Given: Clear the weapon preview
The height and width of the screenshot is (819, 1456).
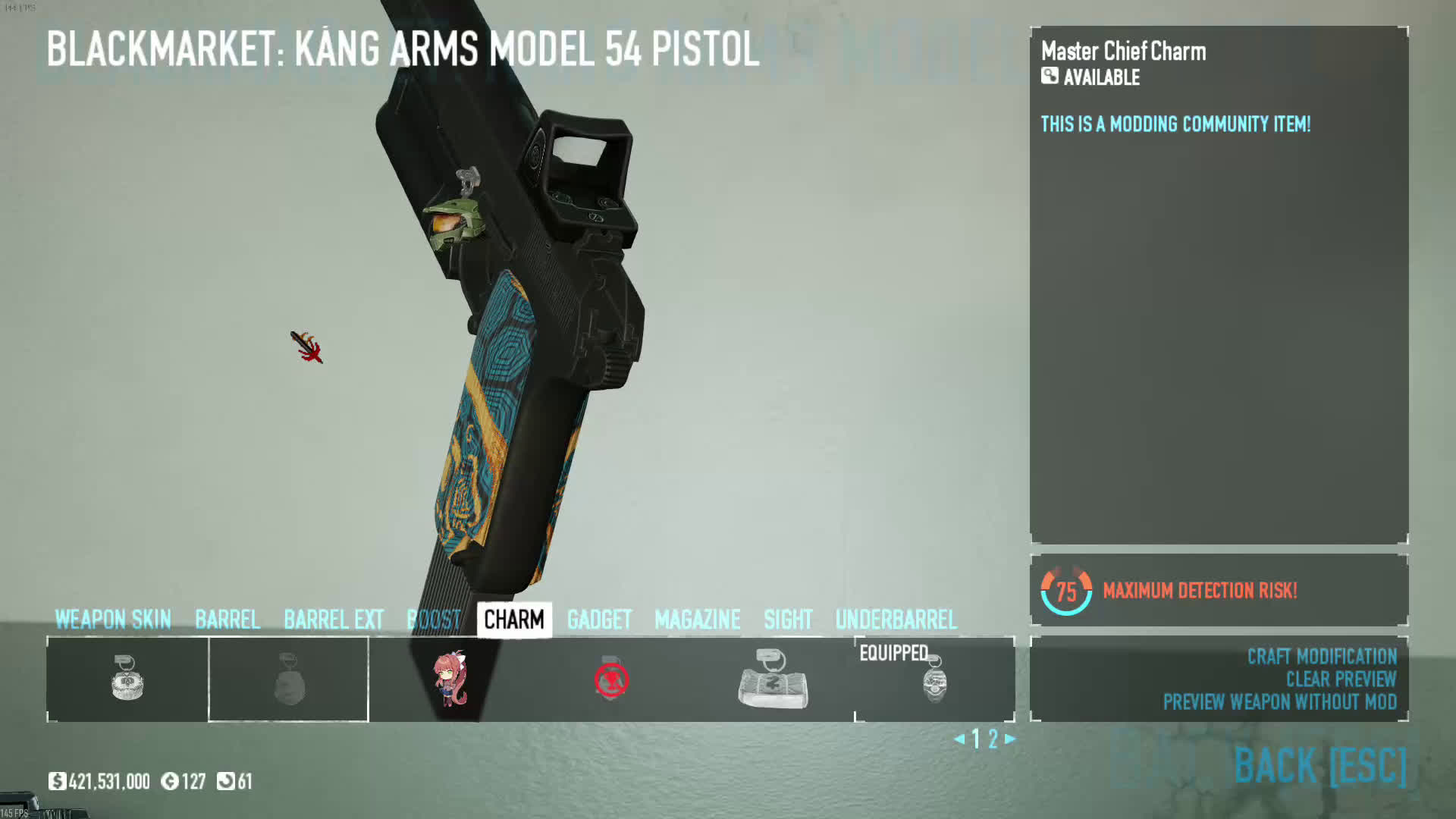Looking at the screenshot, I should [x=1341, y=679].
